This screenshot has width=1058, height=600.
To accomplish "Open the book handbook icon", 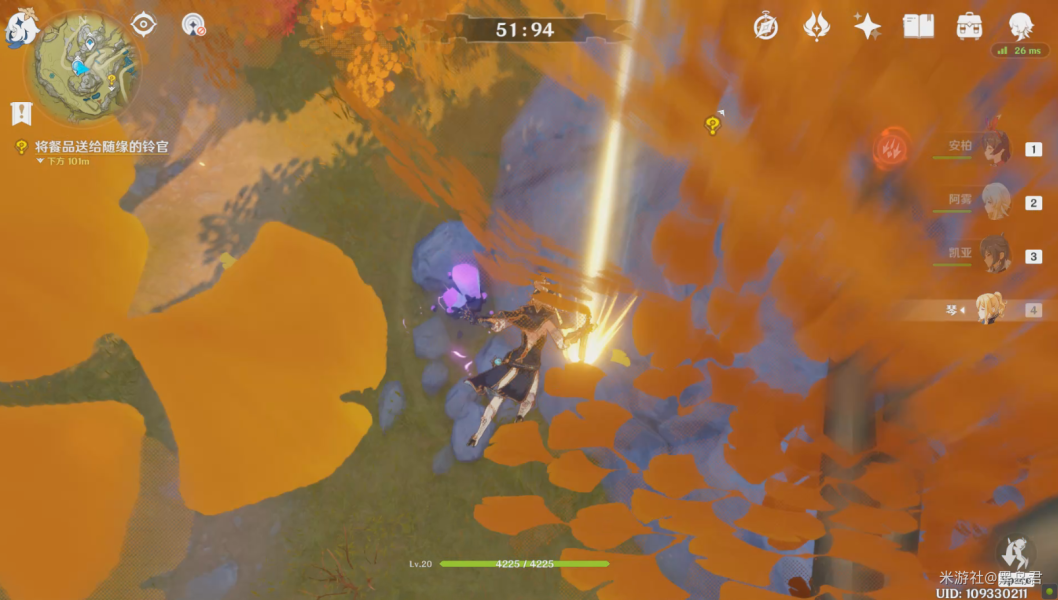I will 918,27.
